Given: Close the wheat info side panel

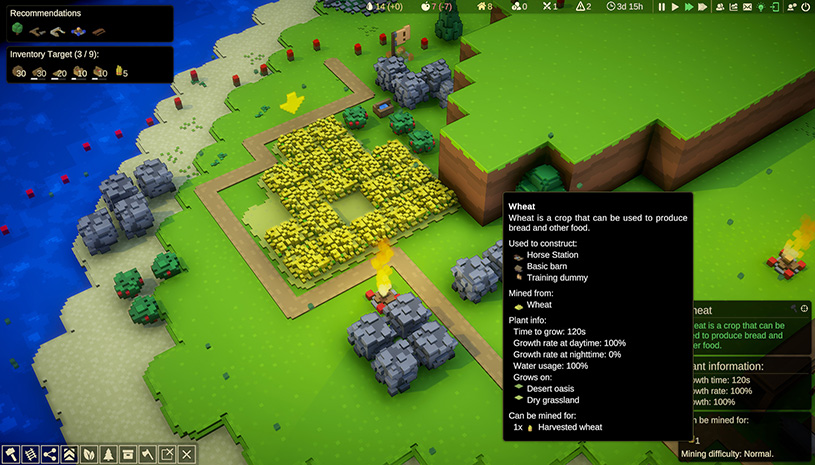Looking at the screenshot, I should point(804,308).
